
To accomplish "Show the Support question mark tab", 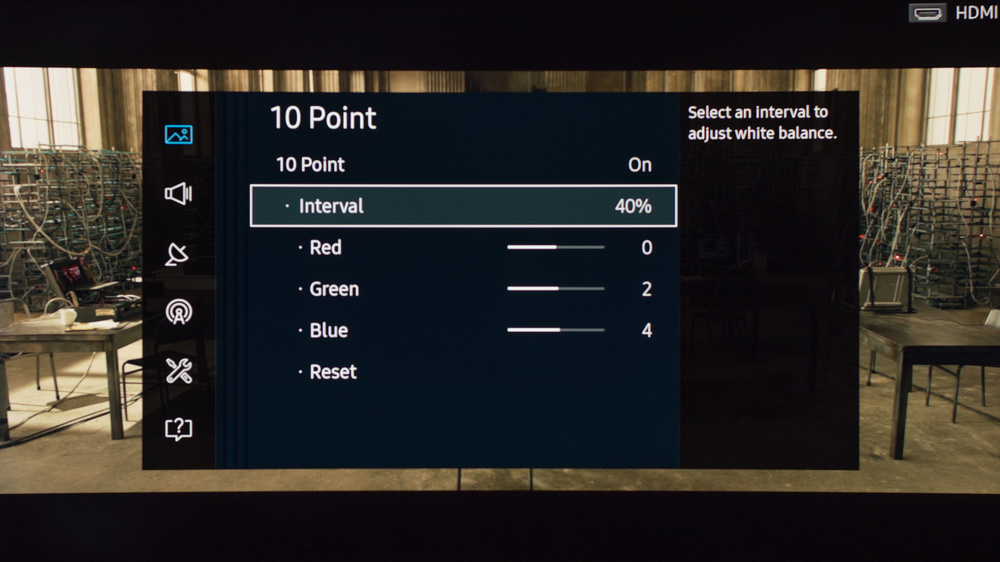I will tap(179, 430).
